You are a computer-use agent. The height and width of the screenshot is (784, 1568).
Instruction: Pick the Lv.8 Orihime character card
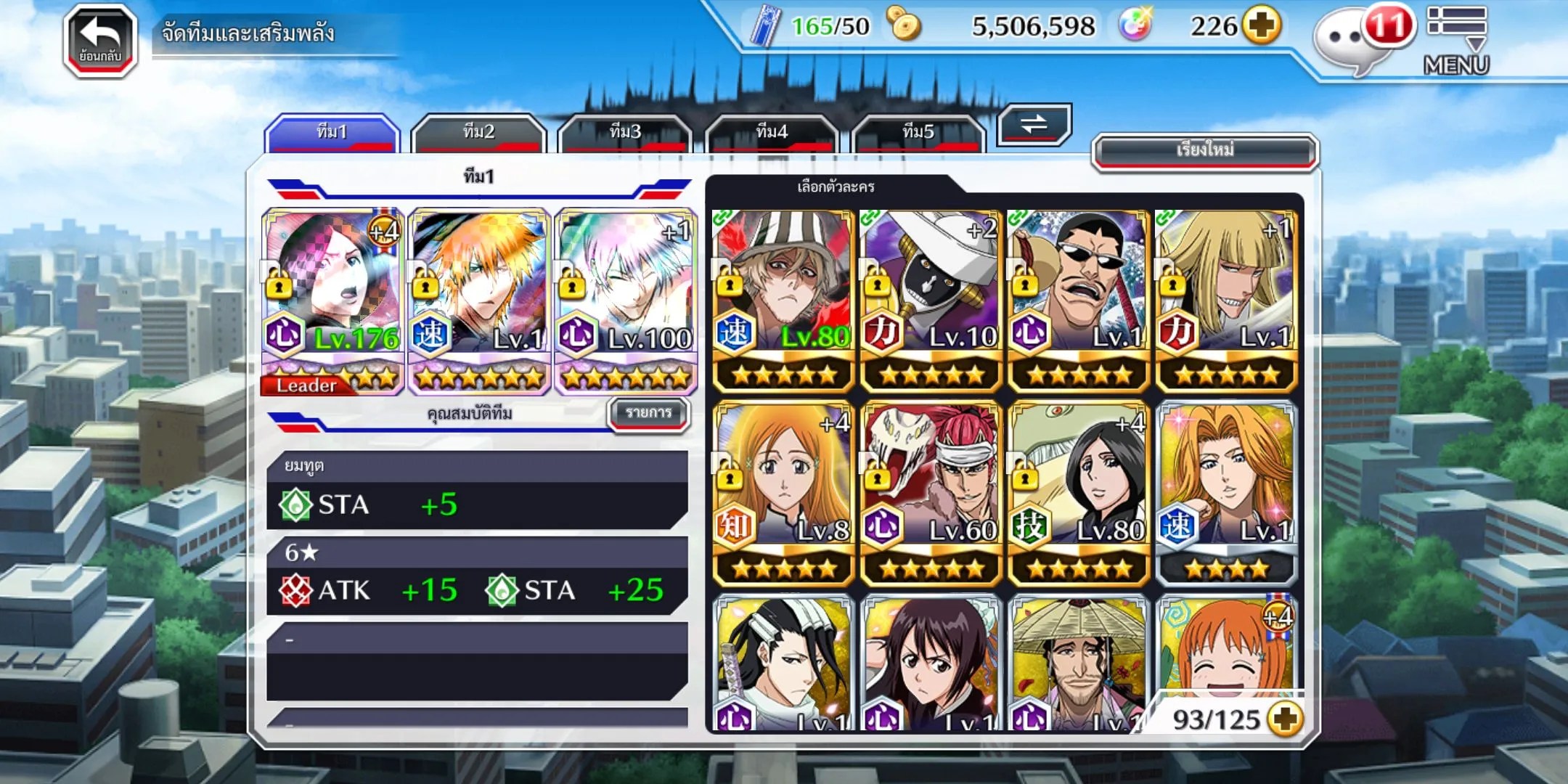[x=783, y=494]
